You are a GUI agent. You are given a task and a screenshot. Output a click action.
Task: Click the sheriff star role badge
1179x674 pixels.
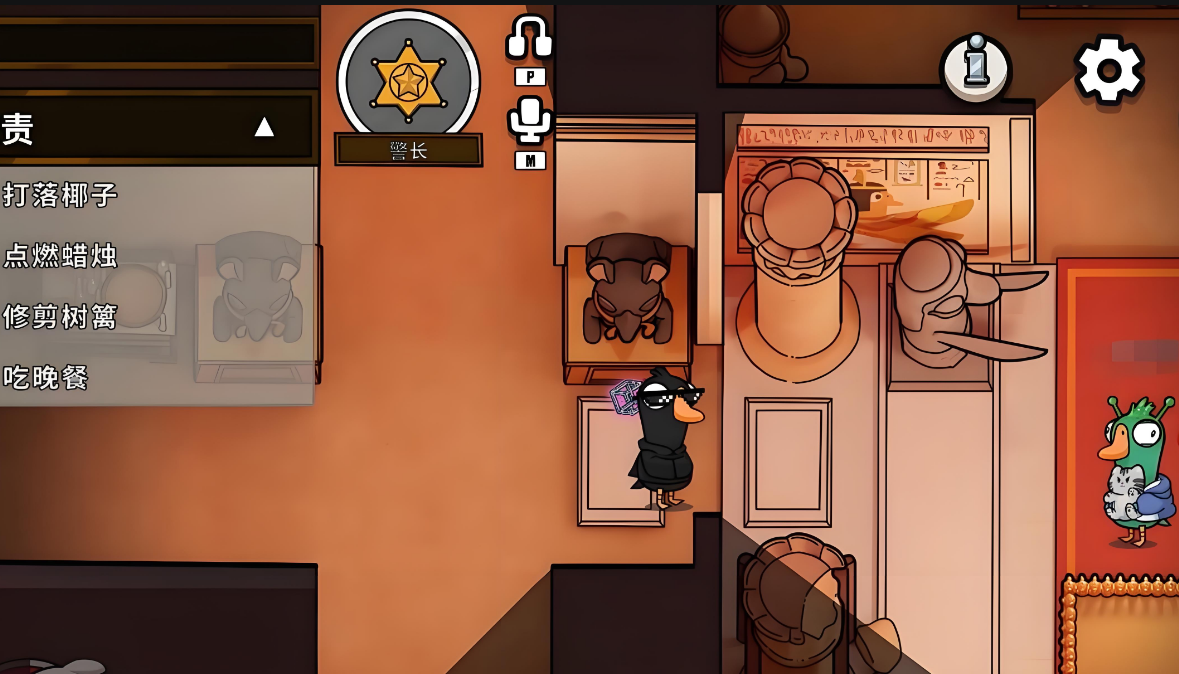pyautogui.click(x=408, y=80)
